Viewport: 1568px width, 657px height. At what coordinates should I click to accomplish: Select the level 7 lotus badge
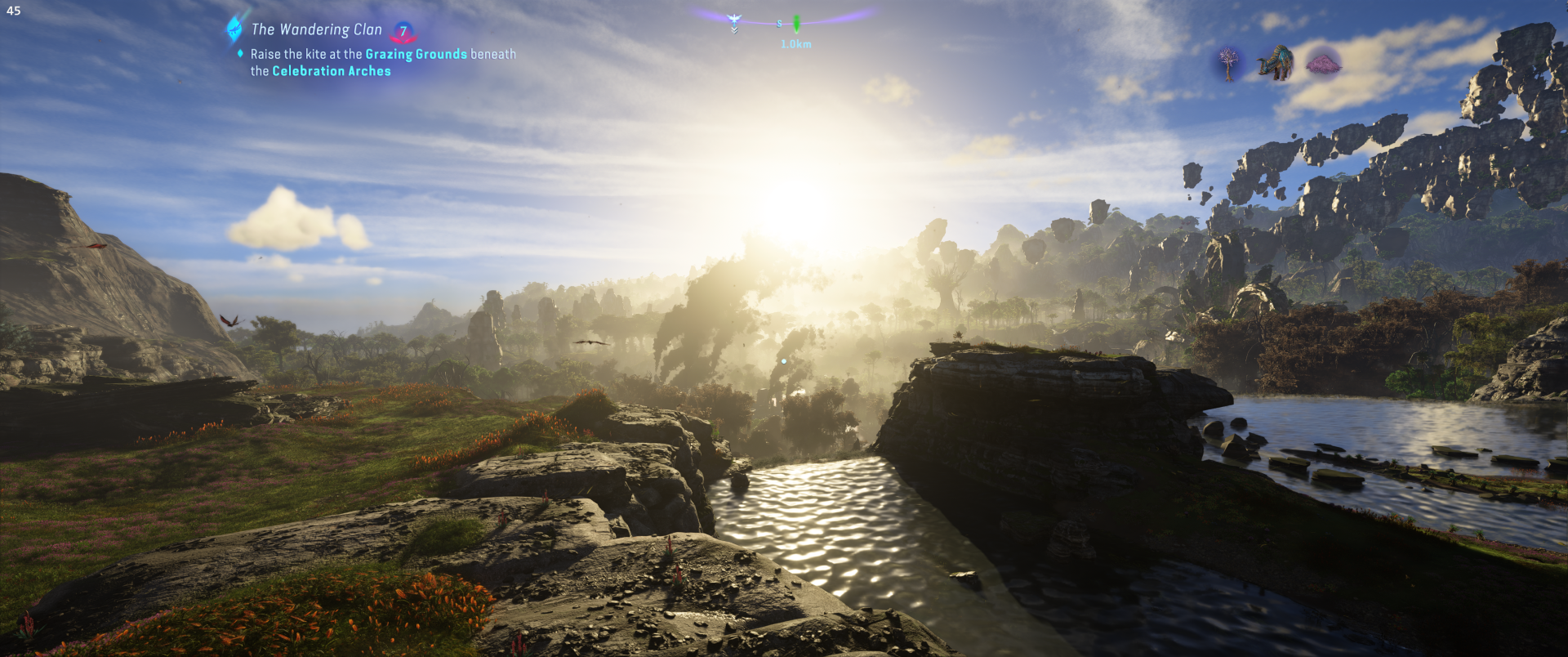(403, 32)
